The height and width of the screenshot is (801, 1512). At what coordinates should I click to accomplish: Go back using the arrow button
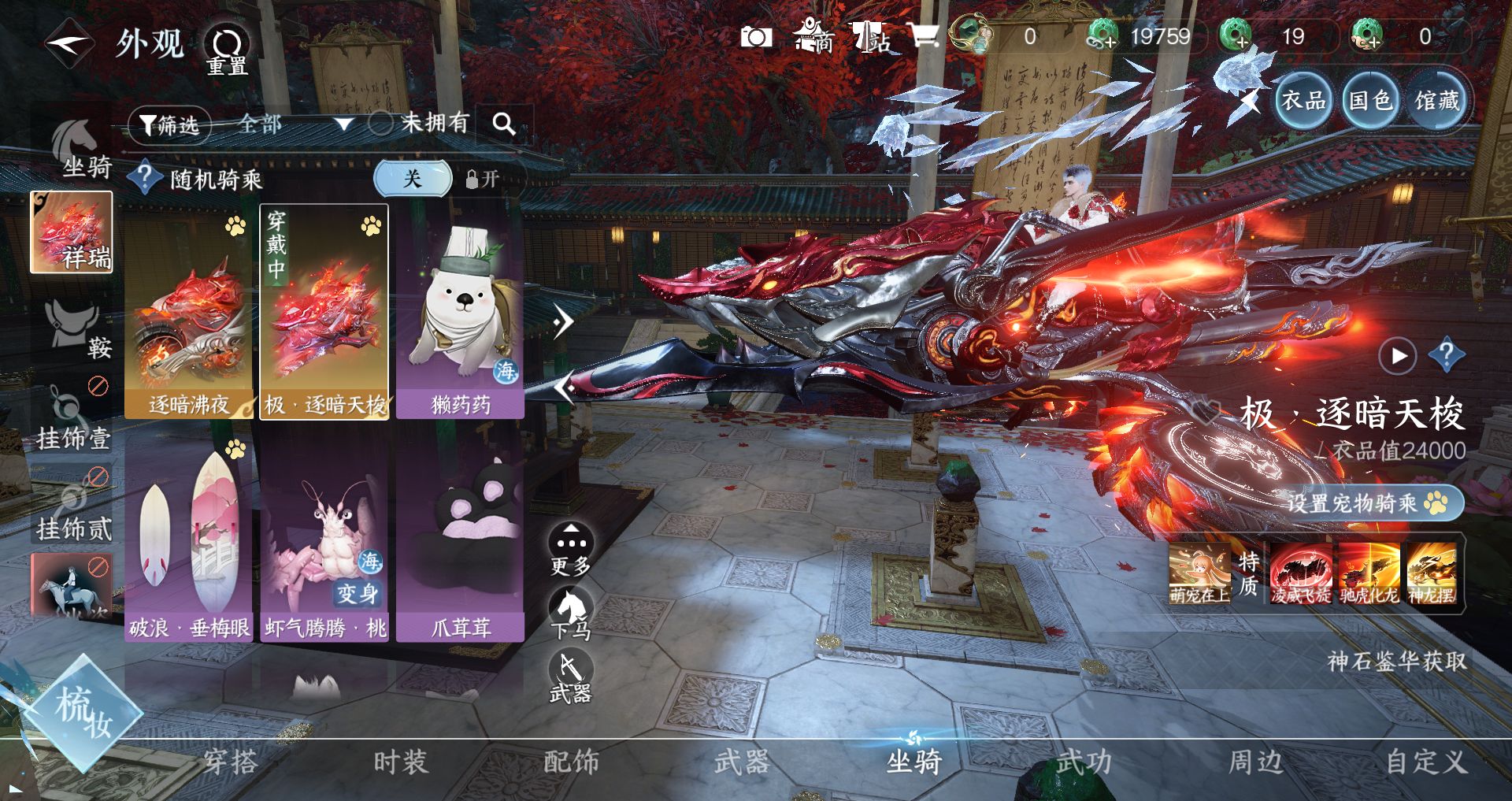coord(69,43)
